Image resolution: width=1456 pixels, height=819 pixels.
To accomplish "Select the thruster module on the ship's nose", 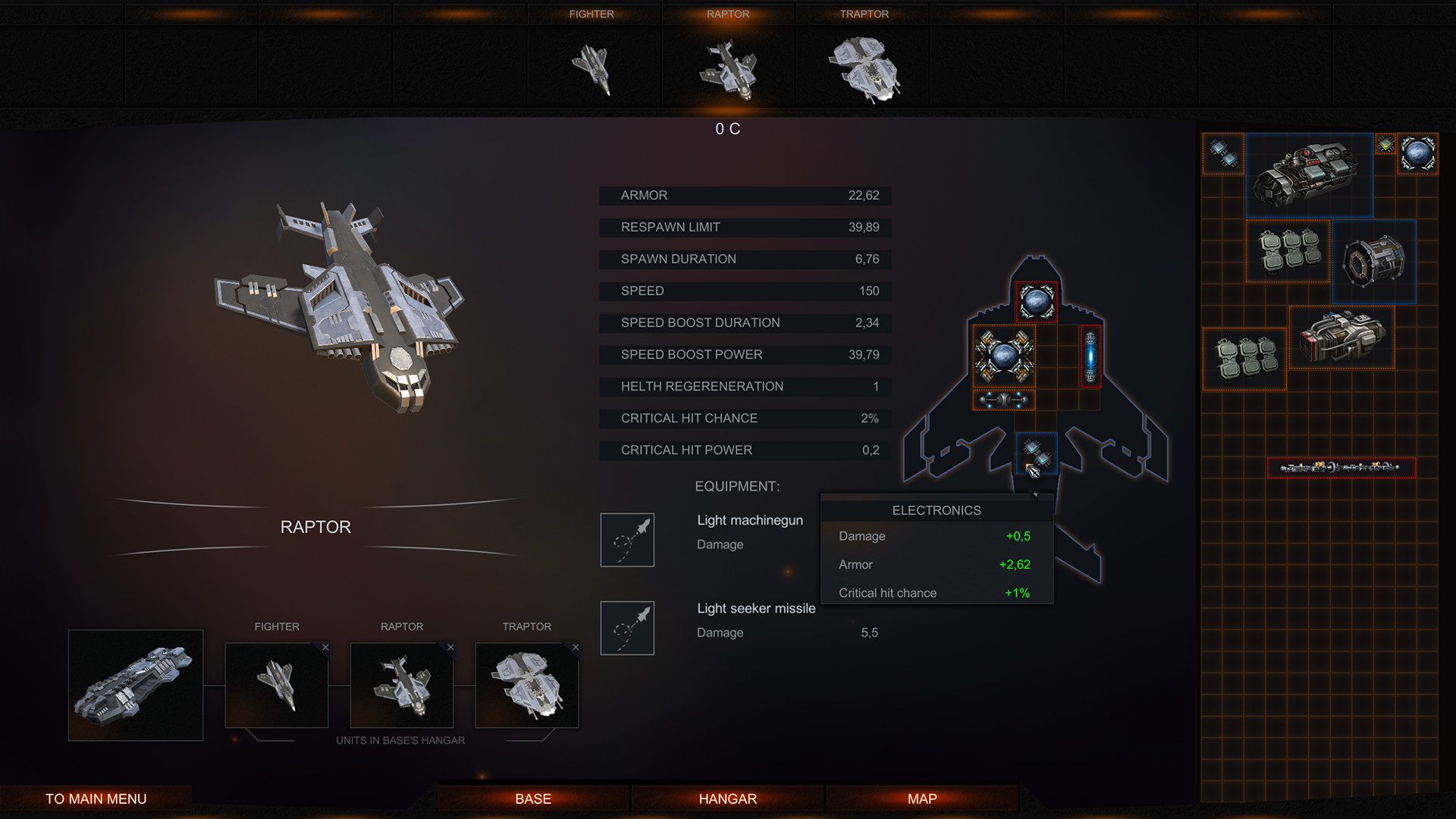I will (1036, 300).
